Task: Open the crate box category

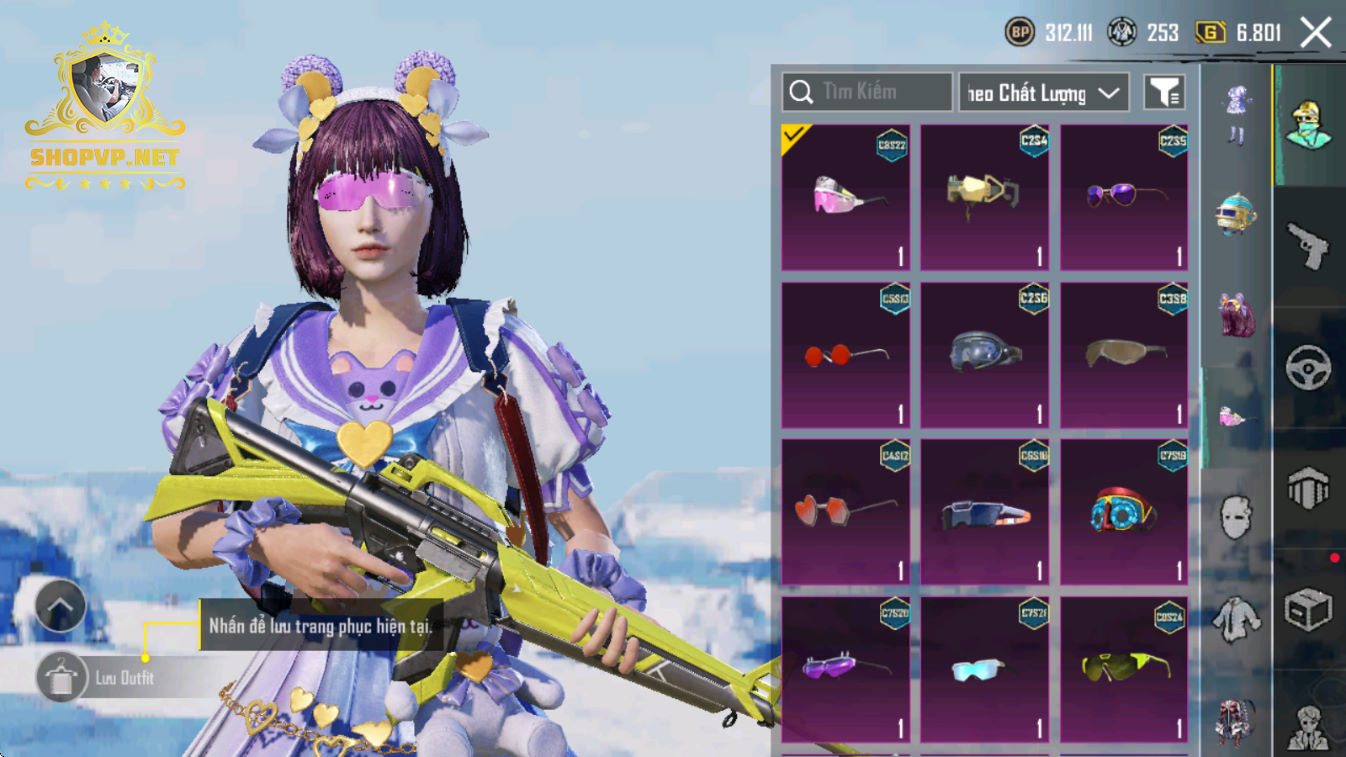Action: click(x=1308, y=609)
